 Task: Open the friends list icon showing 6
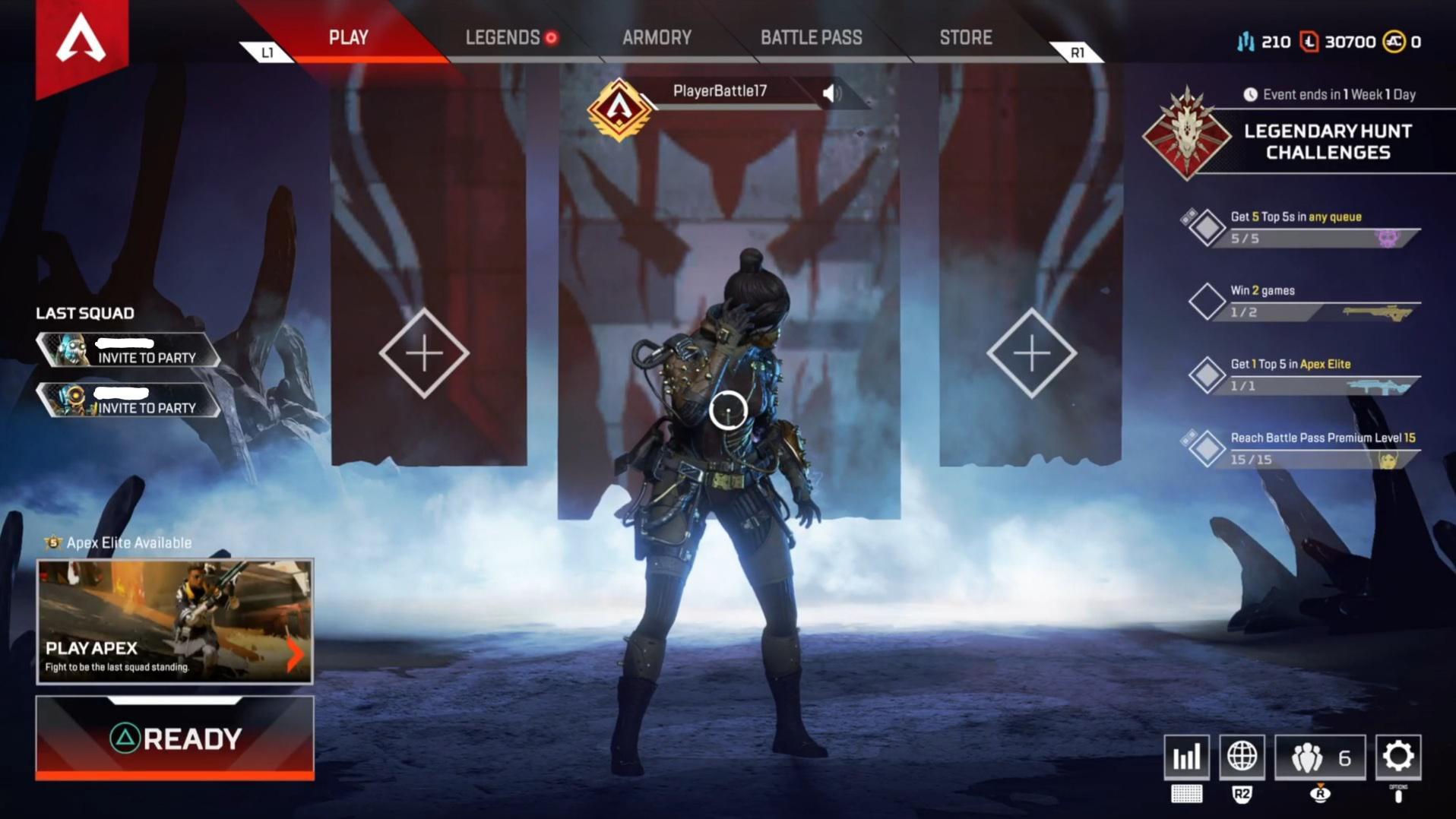pyautogui.click(x=1320, y=757)
